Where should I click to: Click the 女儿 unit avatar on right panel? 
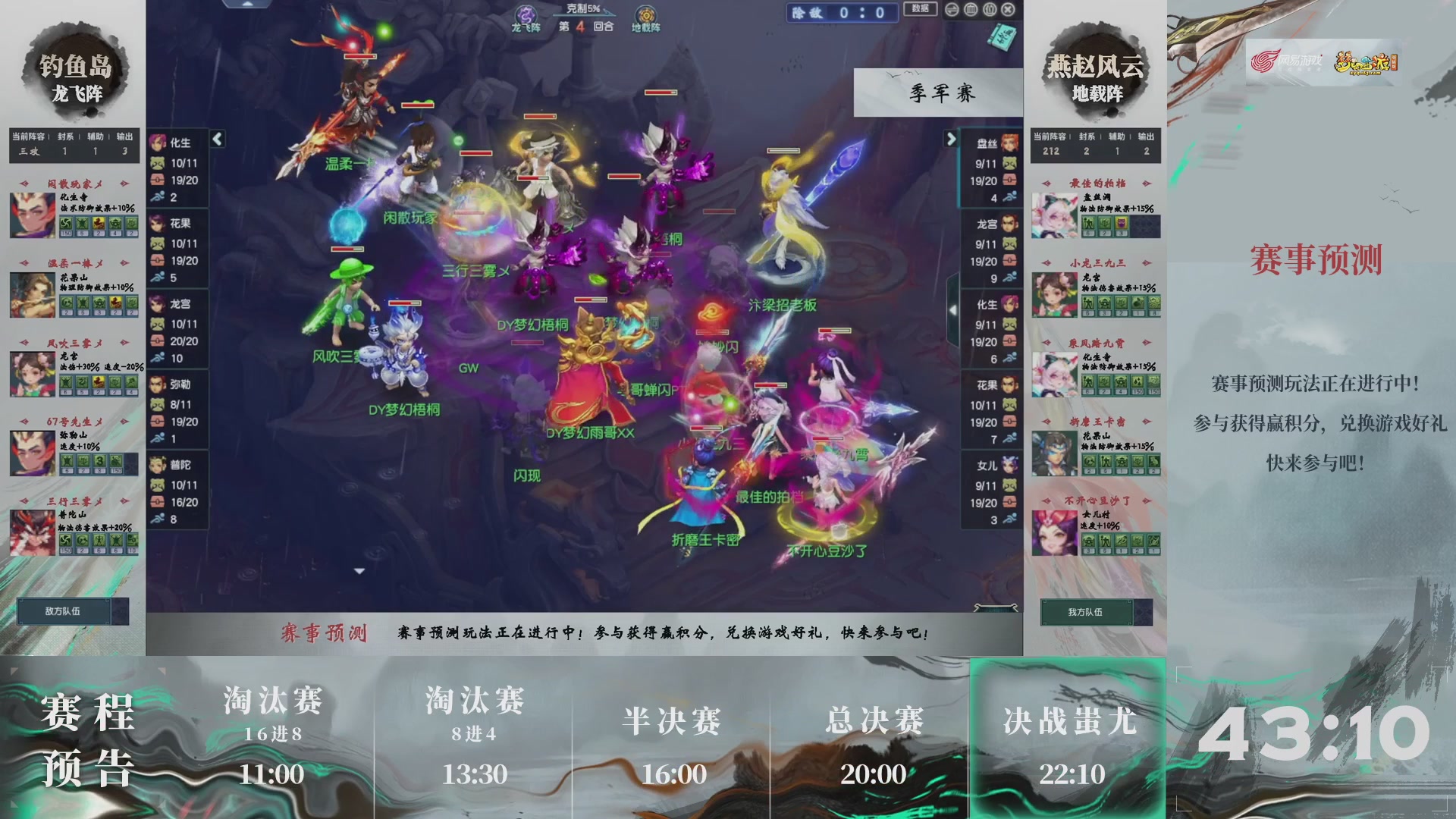tap(1009, 466)
